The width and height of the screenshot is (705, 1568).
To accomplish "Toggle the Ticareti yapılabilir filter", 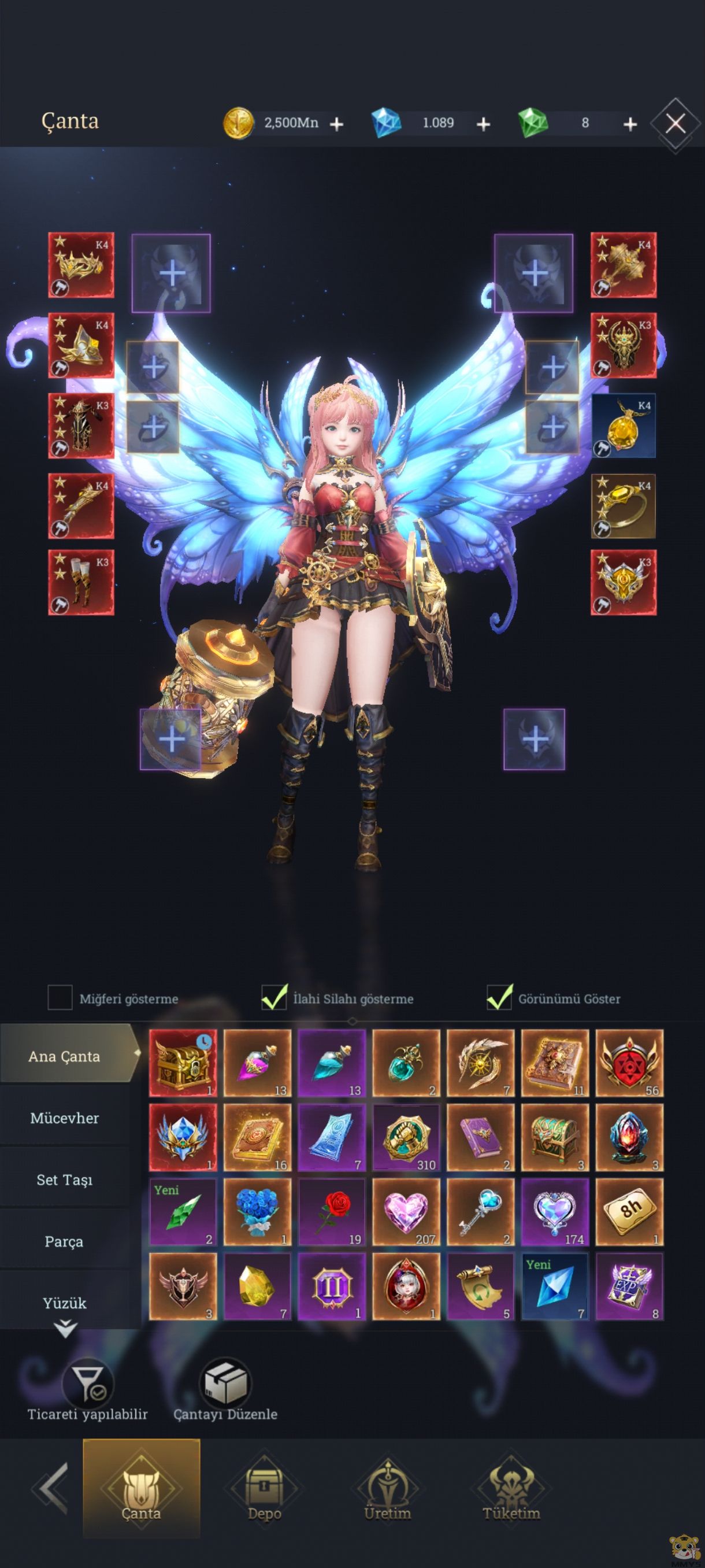I will [x=88, y=1389].
